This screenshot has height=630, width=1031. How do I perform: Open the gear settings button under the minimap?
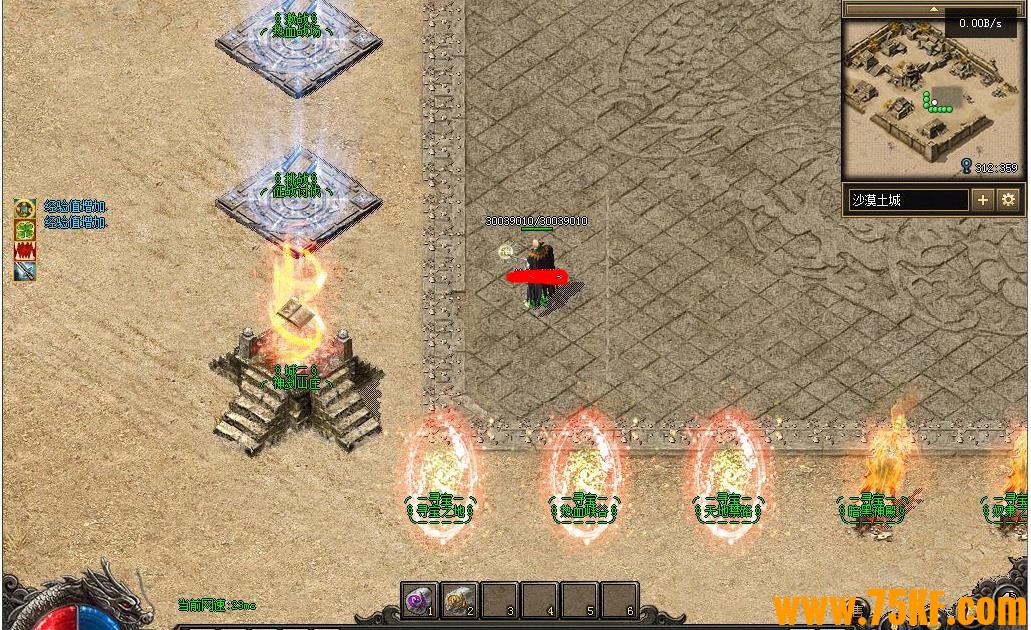pyautogui.click(x=1007, y=200)
